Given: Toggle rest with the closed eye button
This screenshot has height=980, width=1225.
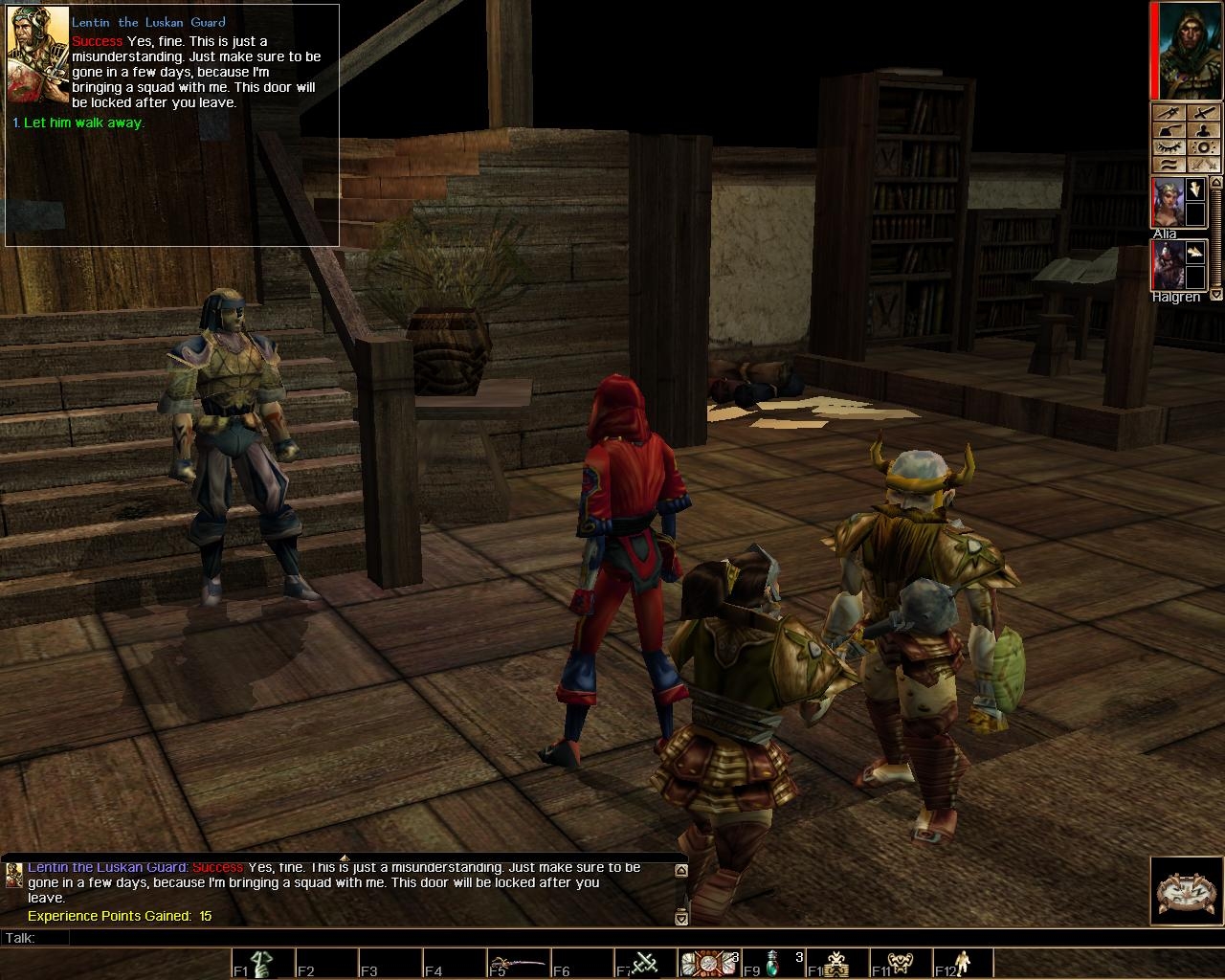Looking at the screenshot, I should pyautogui.click(x=1169, y=147).
